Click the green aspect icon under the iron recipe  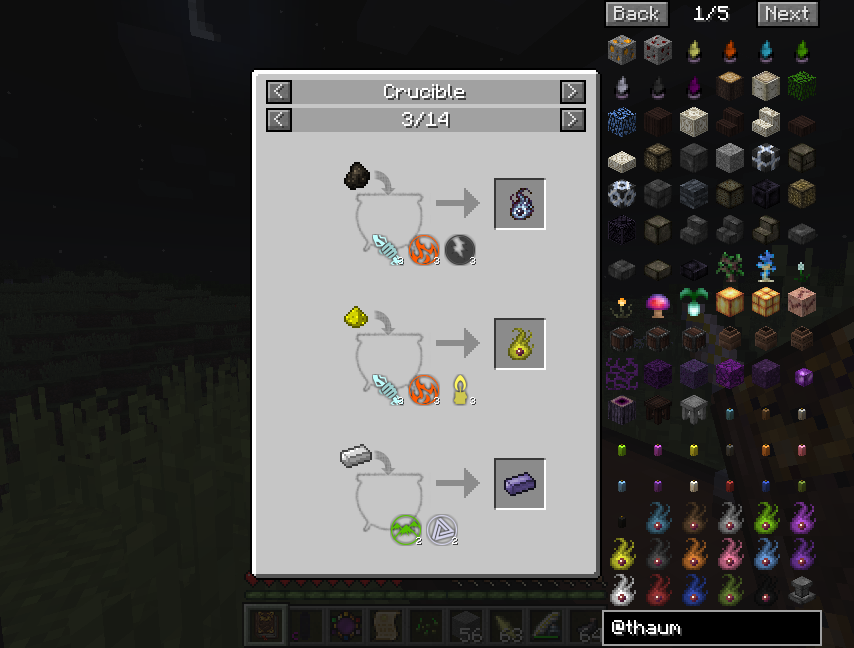(406, 528)
